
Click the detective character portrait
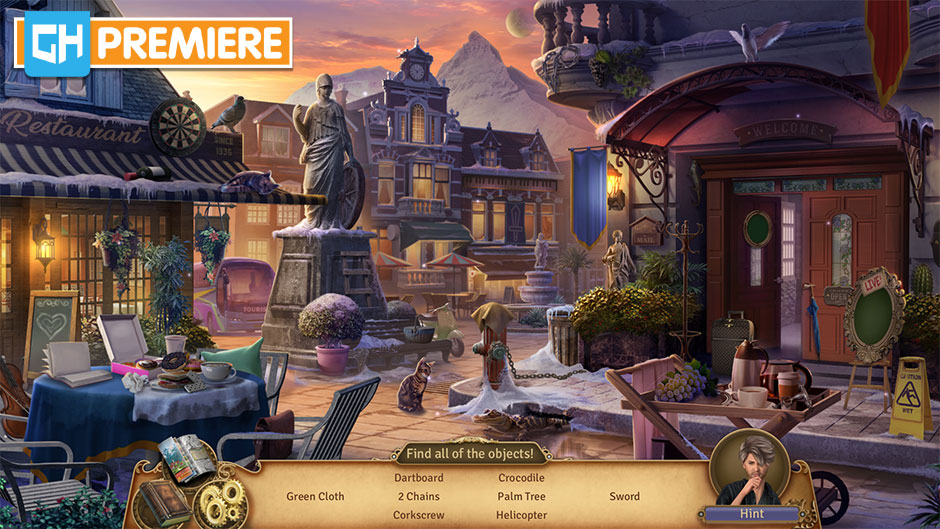[x=751, y=470]
